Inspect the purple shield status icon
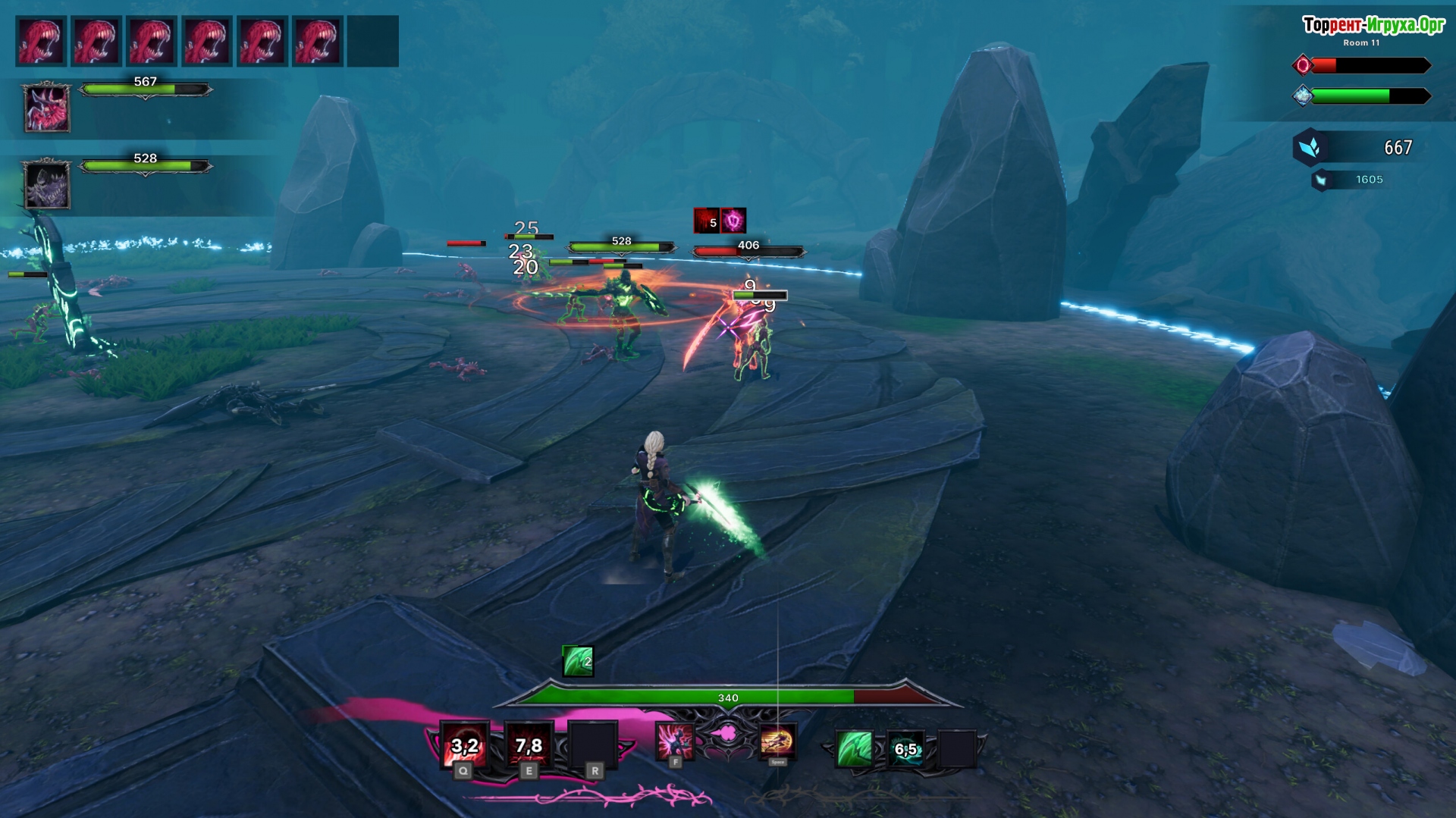This screenshot has width=1456, height=818. click(x=733, y=221)
